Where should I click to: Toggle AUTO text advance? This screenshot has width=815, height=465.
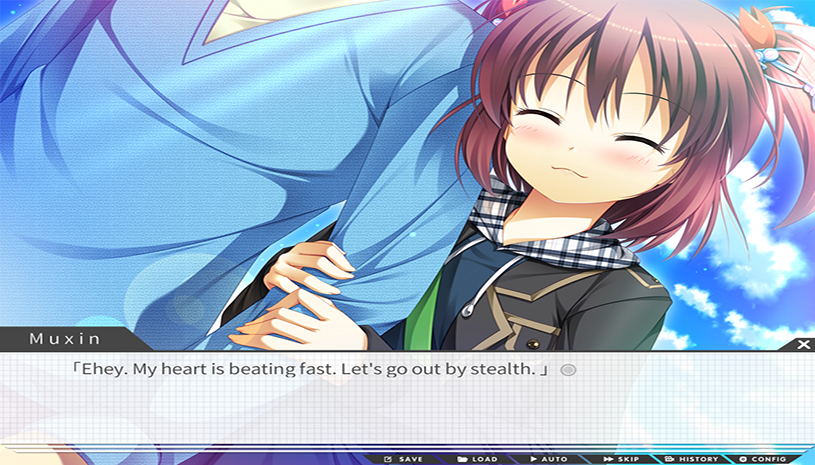pos(548,459)
